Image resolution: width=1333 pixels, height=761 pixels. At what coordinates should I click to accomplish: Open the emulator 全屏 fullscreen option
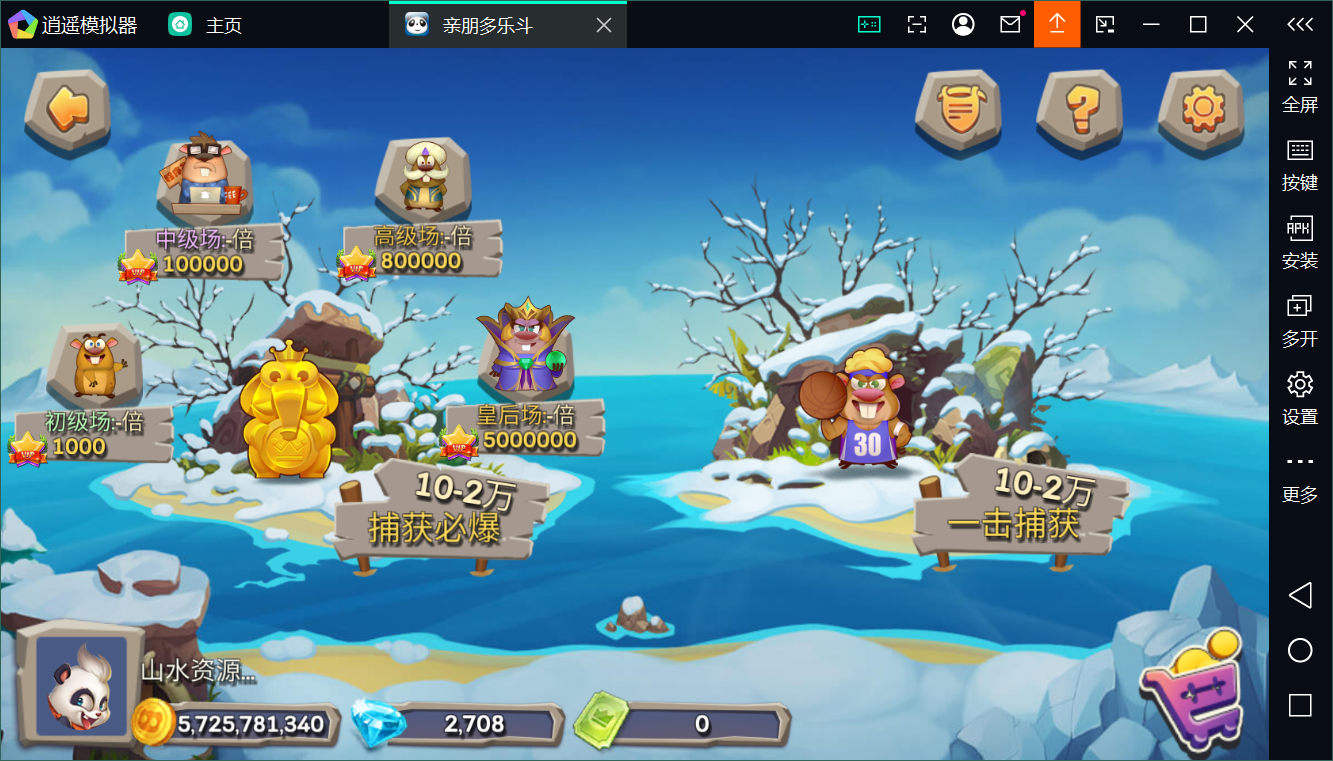1300,85
